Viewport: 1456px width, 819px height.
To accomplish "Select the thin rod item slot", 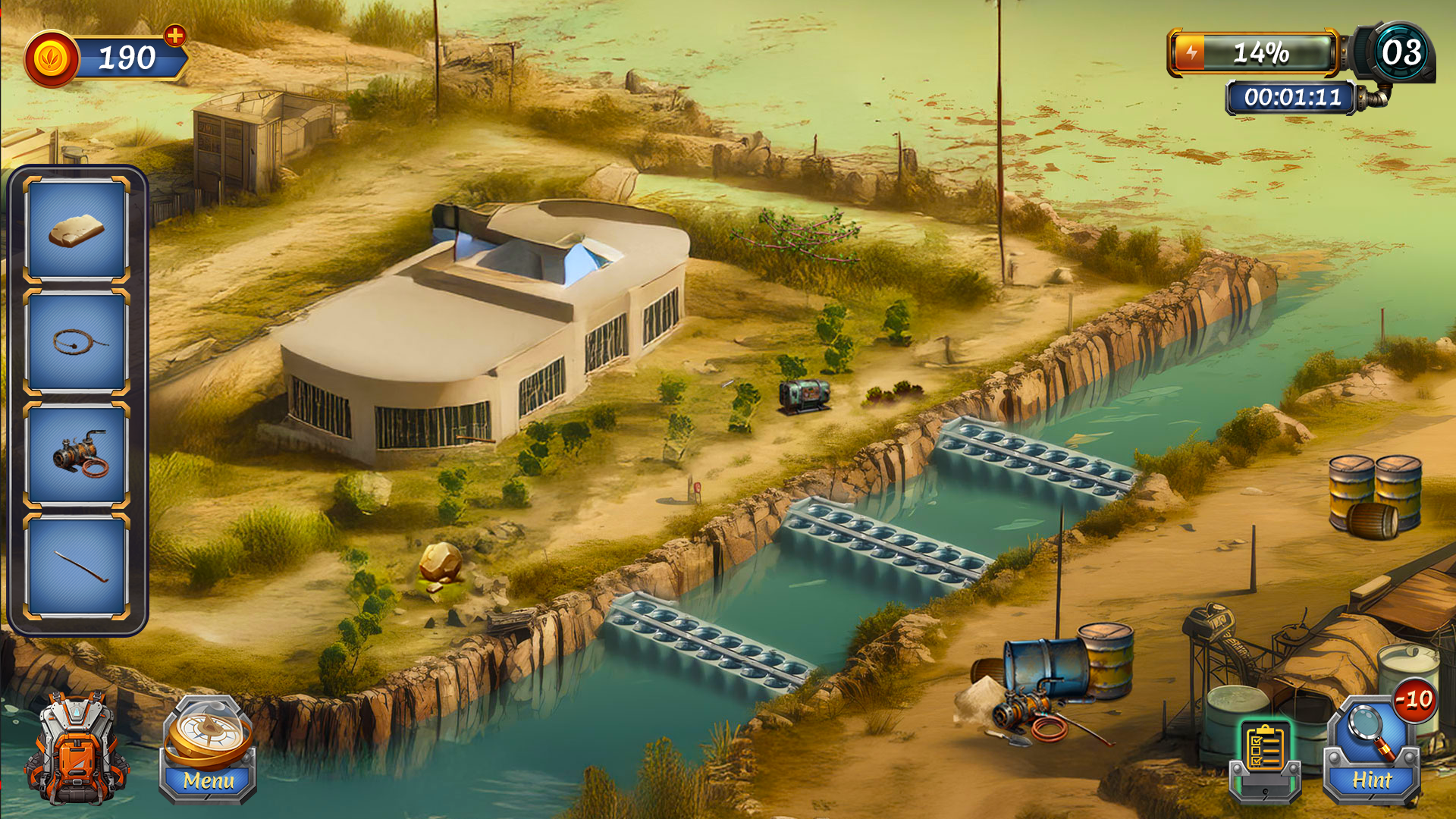I will point(77,566).
